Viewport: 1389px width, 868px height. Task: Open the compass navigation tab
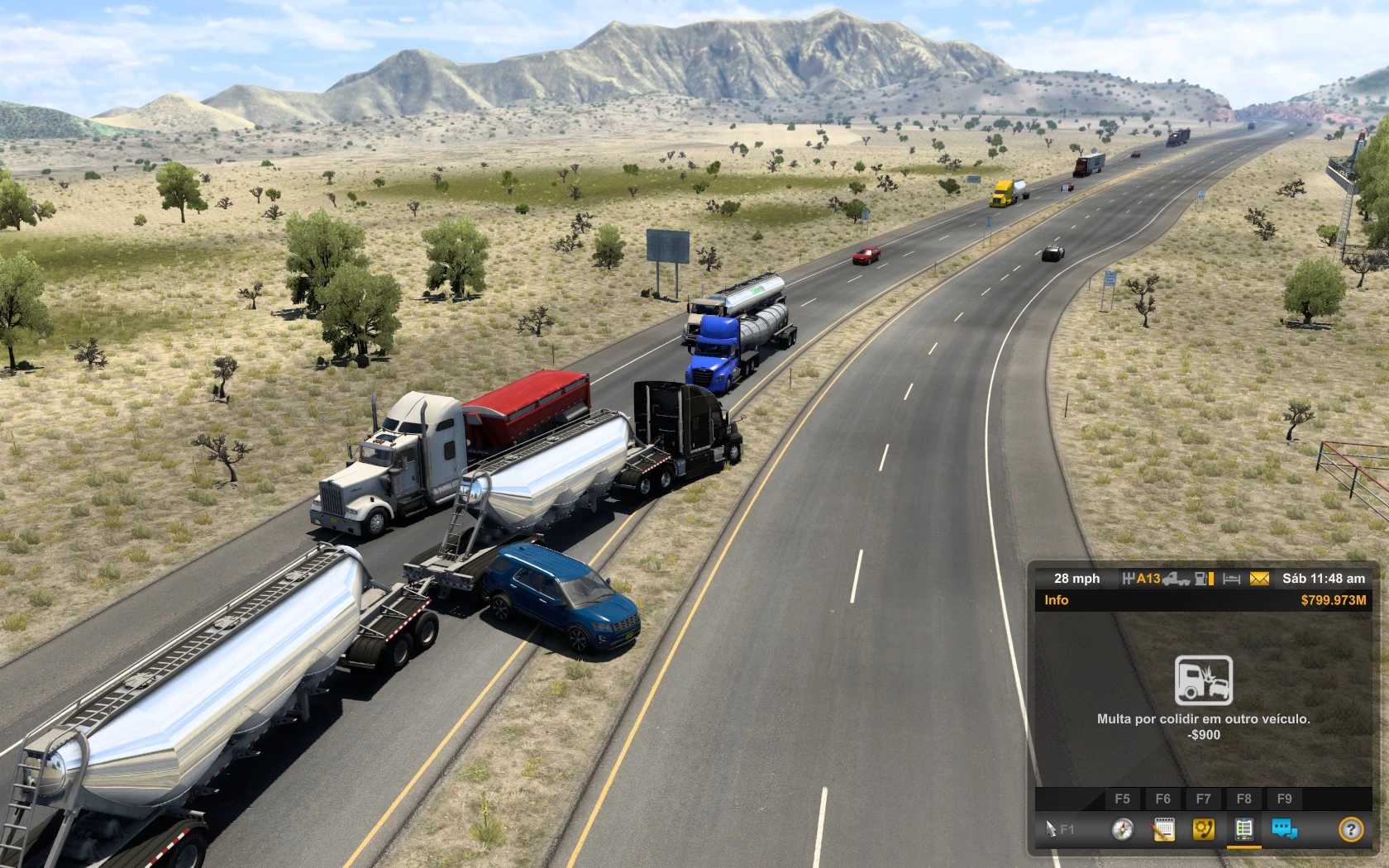pyautogui.click(x=1122, y=828)
